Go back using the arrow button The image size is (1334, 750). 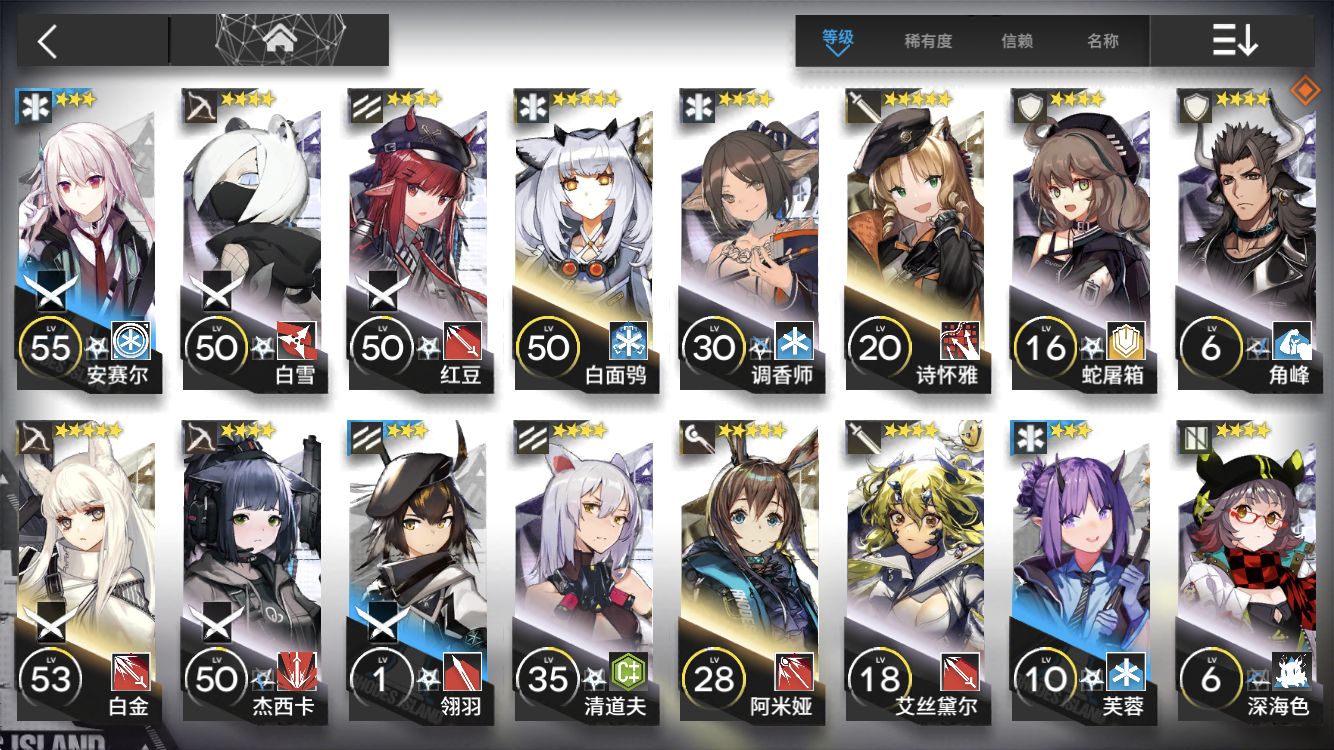(x=48, y=41)
